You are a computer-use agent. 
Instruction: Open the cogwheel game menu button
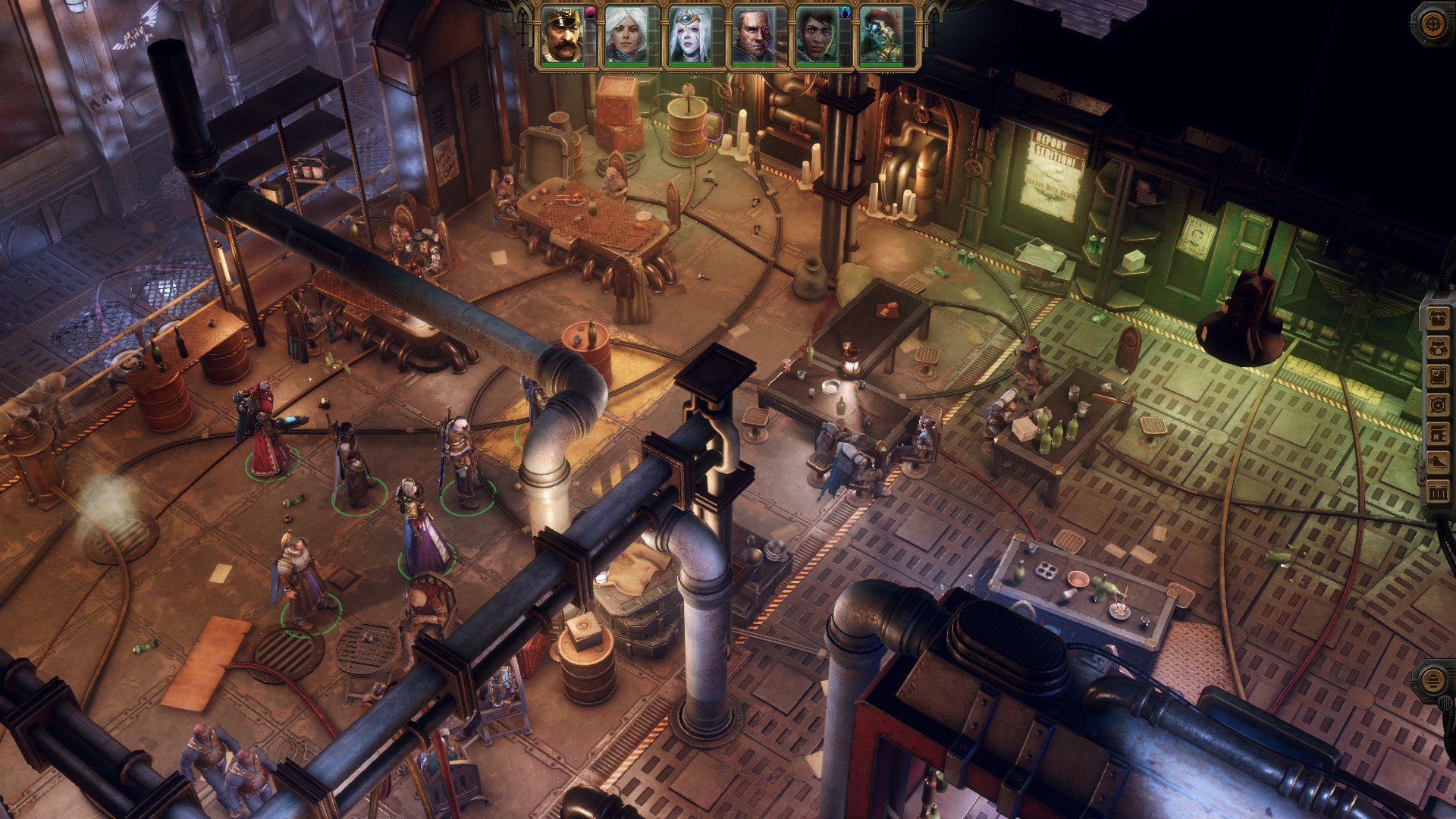pyautogui.click(x=1432, y=22)
